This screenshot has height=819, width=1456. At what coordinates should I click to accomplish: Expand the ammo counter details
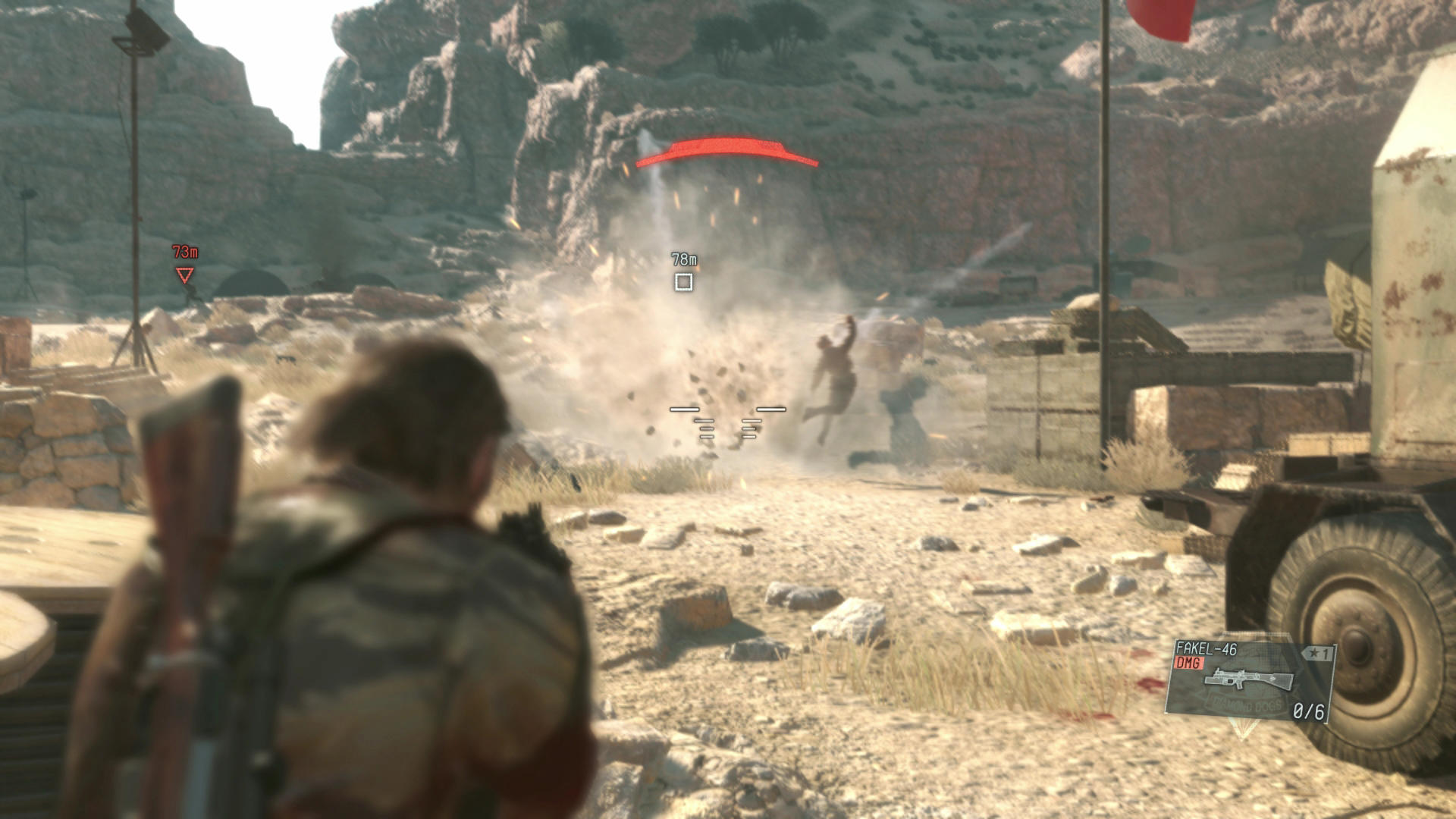click(x=1309, y=711)
